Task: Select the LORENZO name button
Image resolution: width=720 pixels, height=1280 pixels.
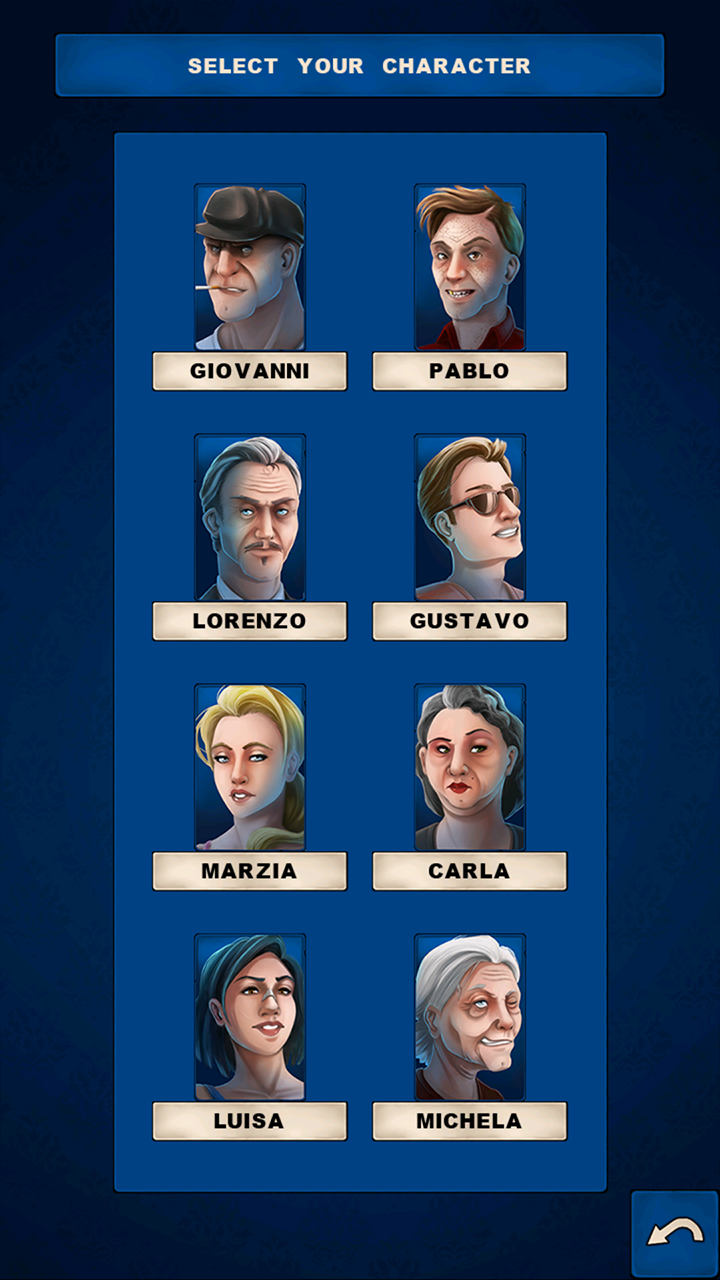Action: pyautogui.click(x=250, y=621)
